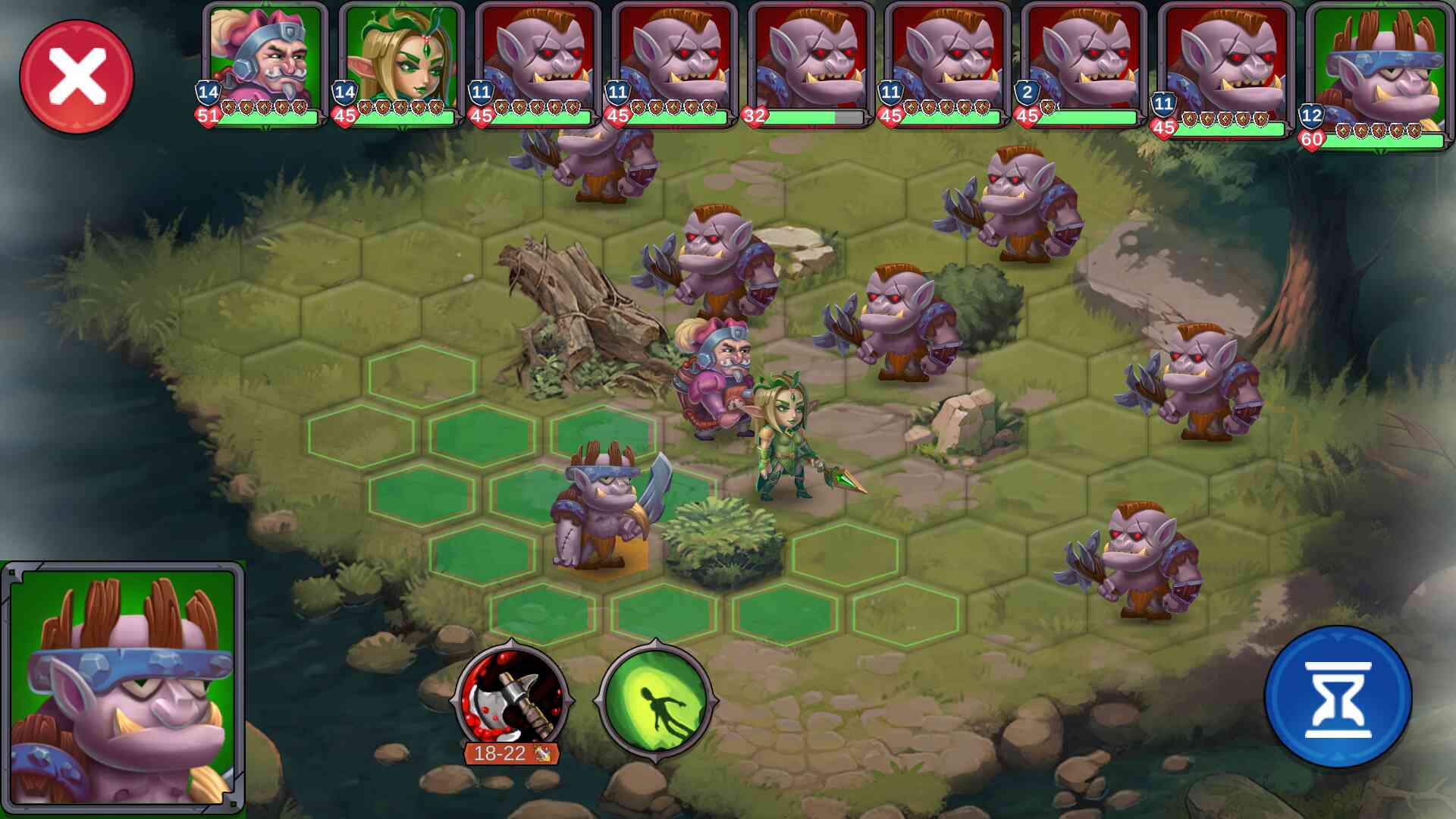Select the dwarf knight turn-order portrait
Screen dimensions: 1456x819
pyautogui.click(x=265, y=64)
